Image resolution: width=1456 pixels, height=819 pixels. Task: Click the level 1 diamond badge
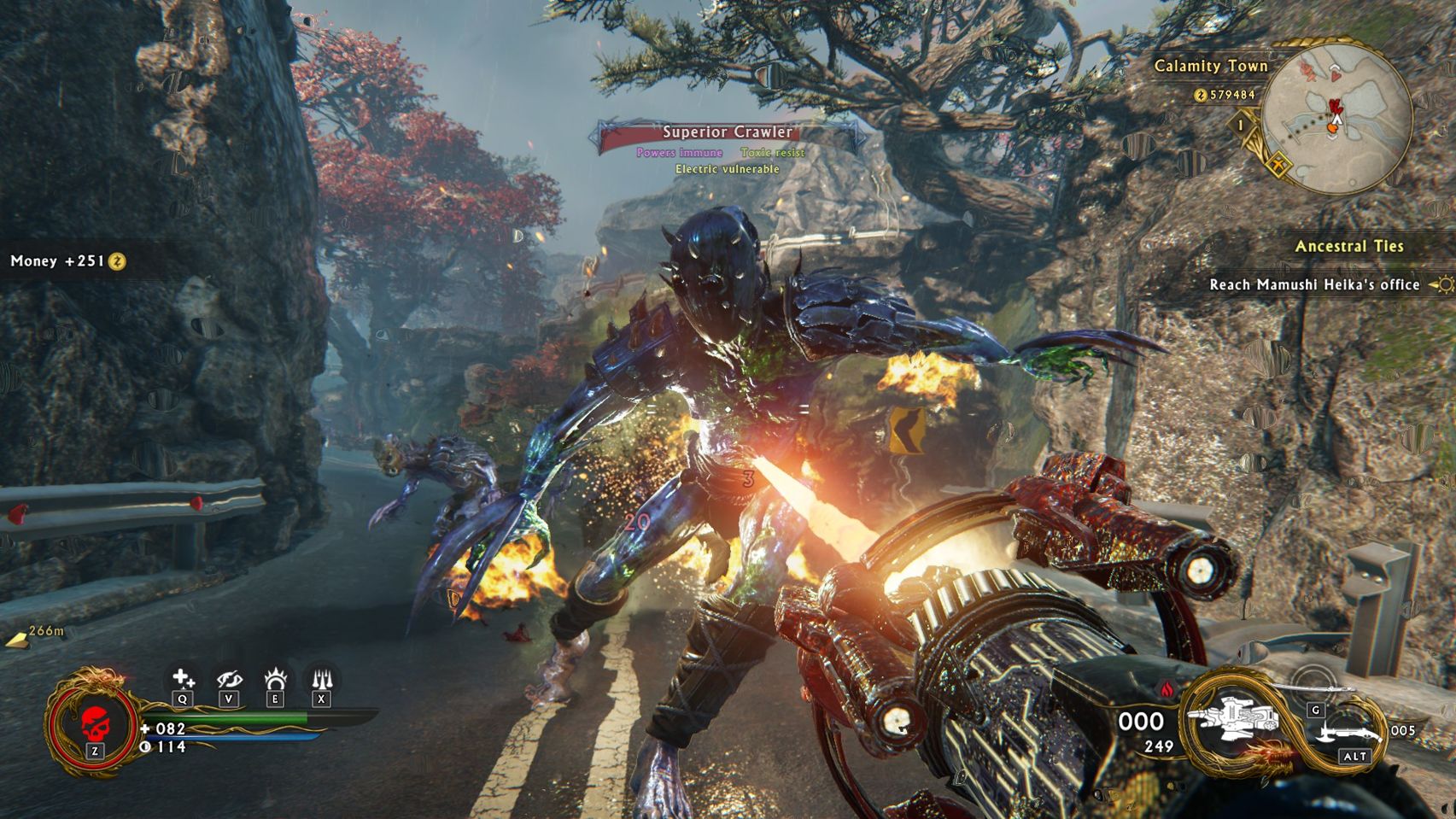(x=1242, y=126)
